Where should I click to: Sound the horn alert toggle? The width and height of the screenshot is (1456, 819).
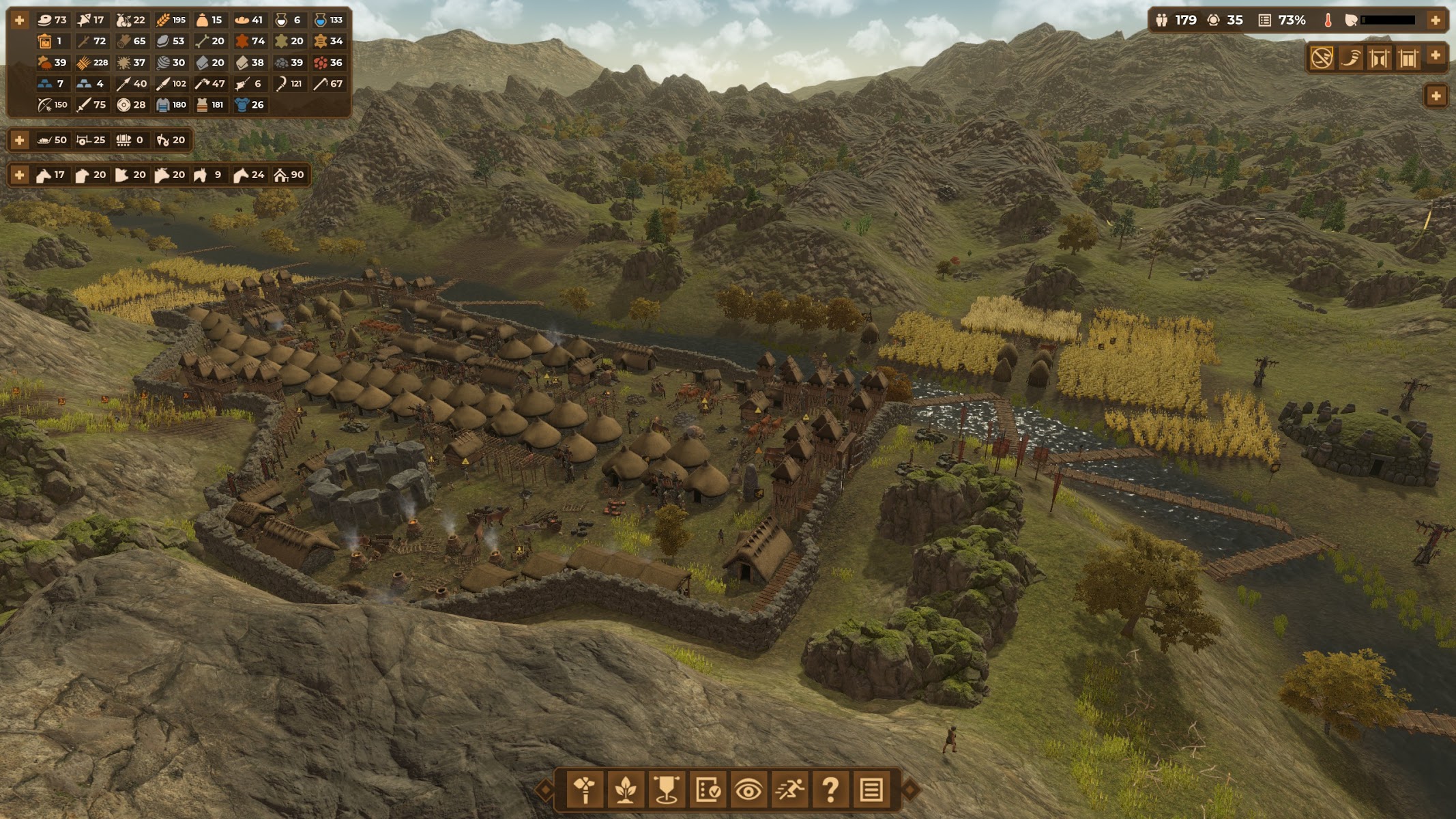tap(1351, 58)
